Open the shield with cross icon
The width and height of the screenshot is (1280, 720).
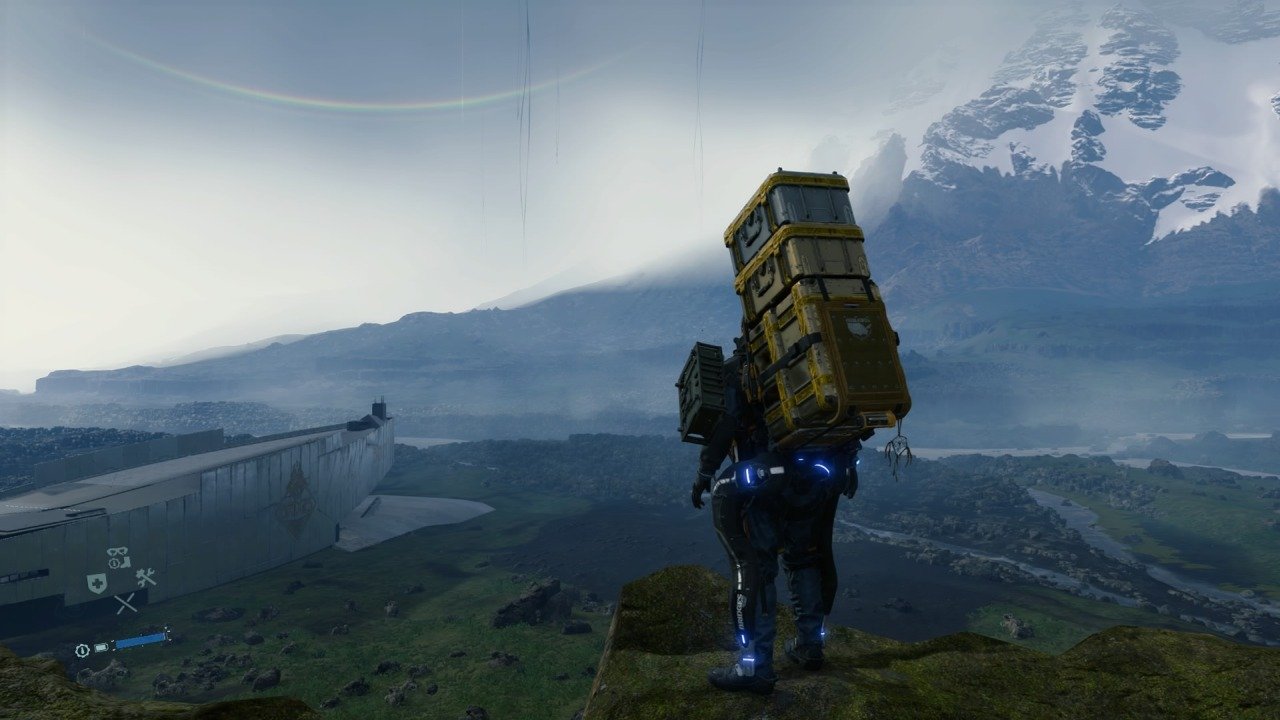[x=97, y=583]
